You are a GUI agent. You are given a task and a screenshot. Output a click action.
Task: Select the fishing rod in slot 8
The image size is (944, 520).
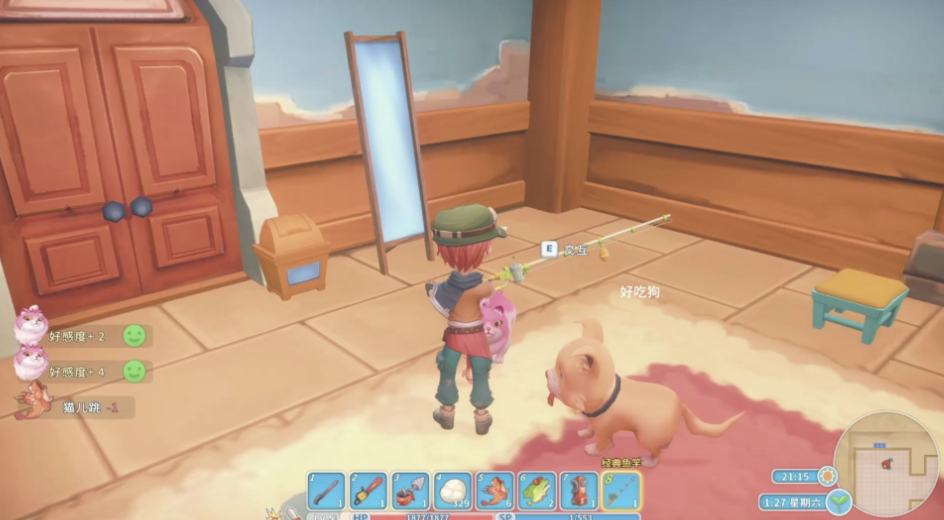pos(621,491)
